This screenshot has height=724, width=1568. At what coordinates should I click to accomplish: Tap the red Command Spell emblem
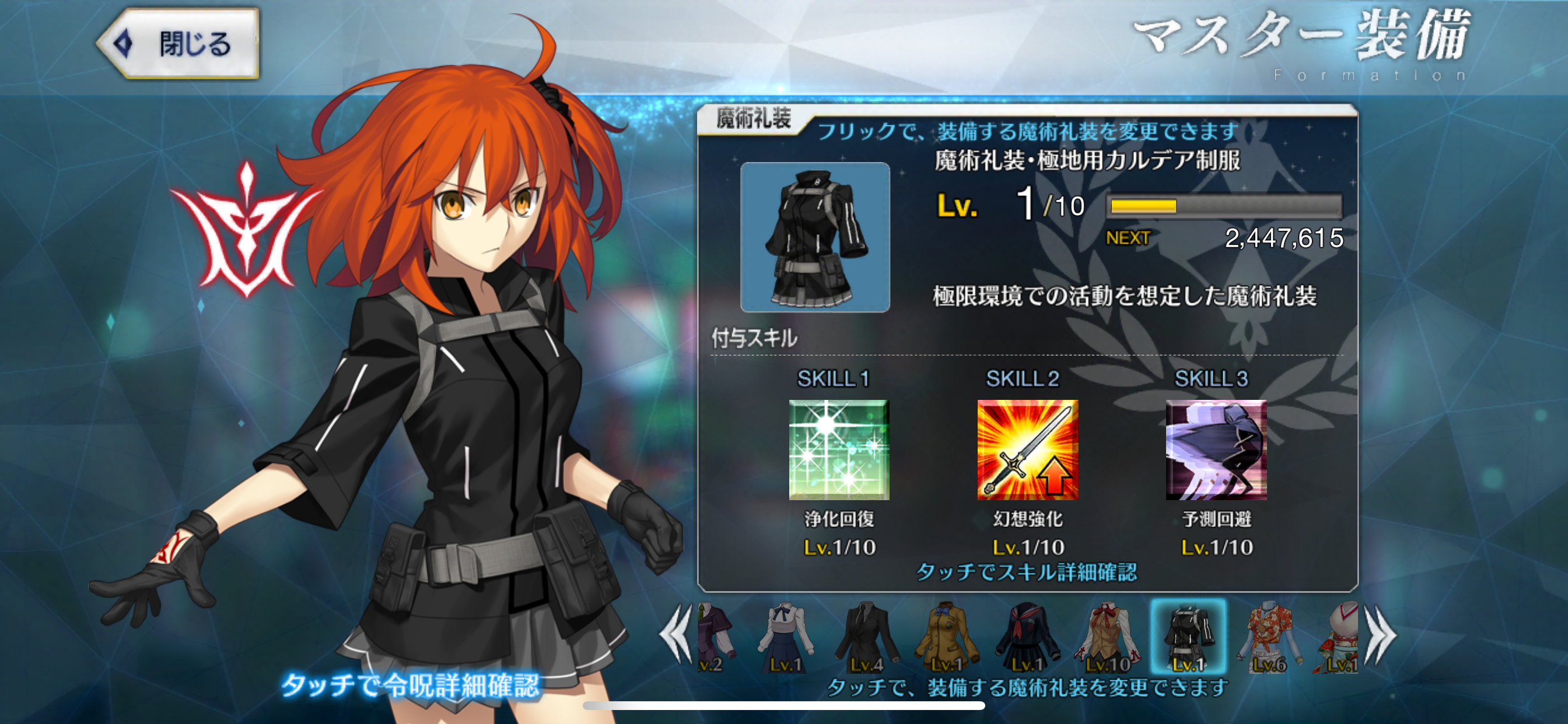(x=246, y=231)
